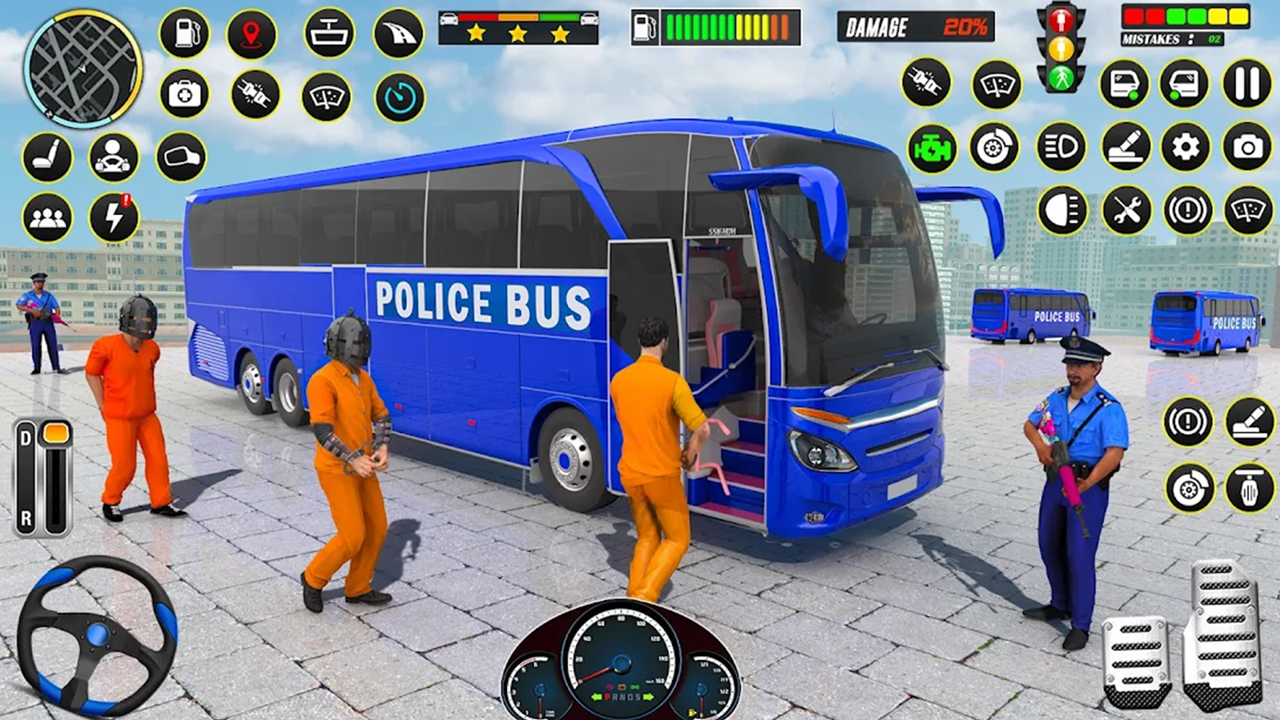
Task: Select the red location pin icon
Action: [x=251, y=33]
